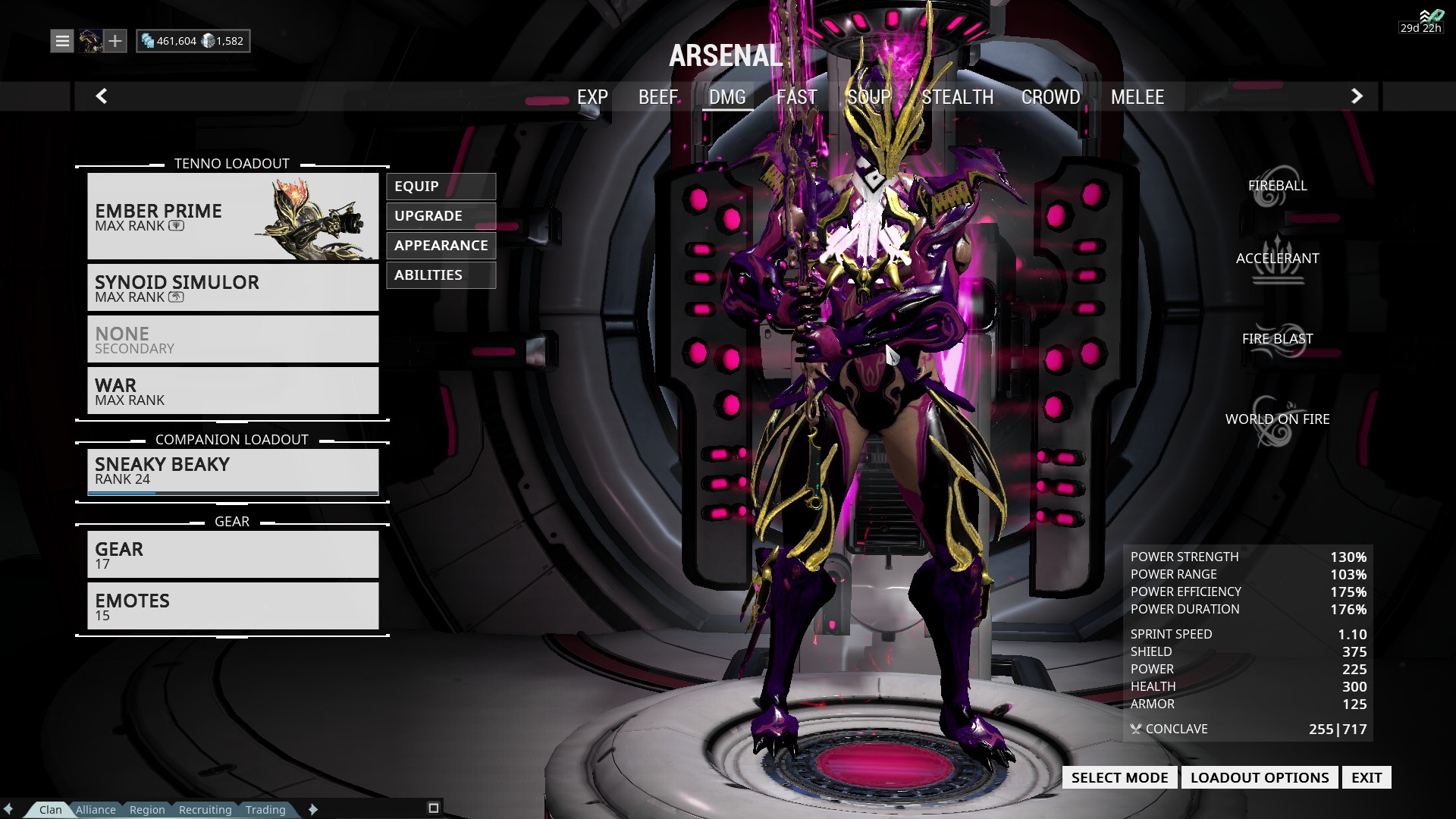Open Loadout Options
Screen dimensions: 1456x819
click(1259, 777)
